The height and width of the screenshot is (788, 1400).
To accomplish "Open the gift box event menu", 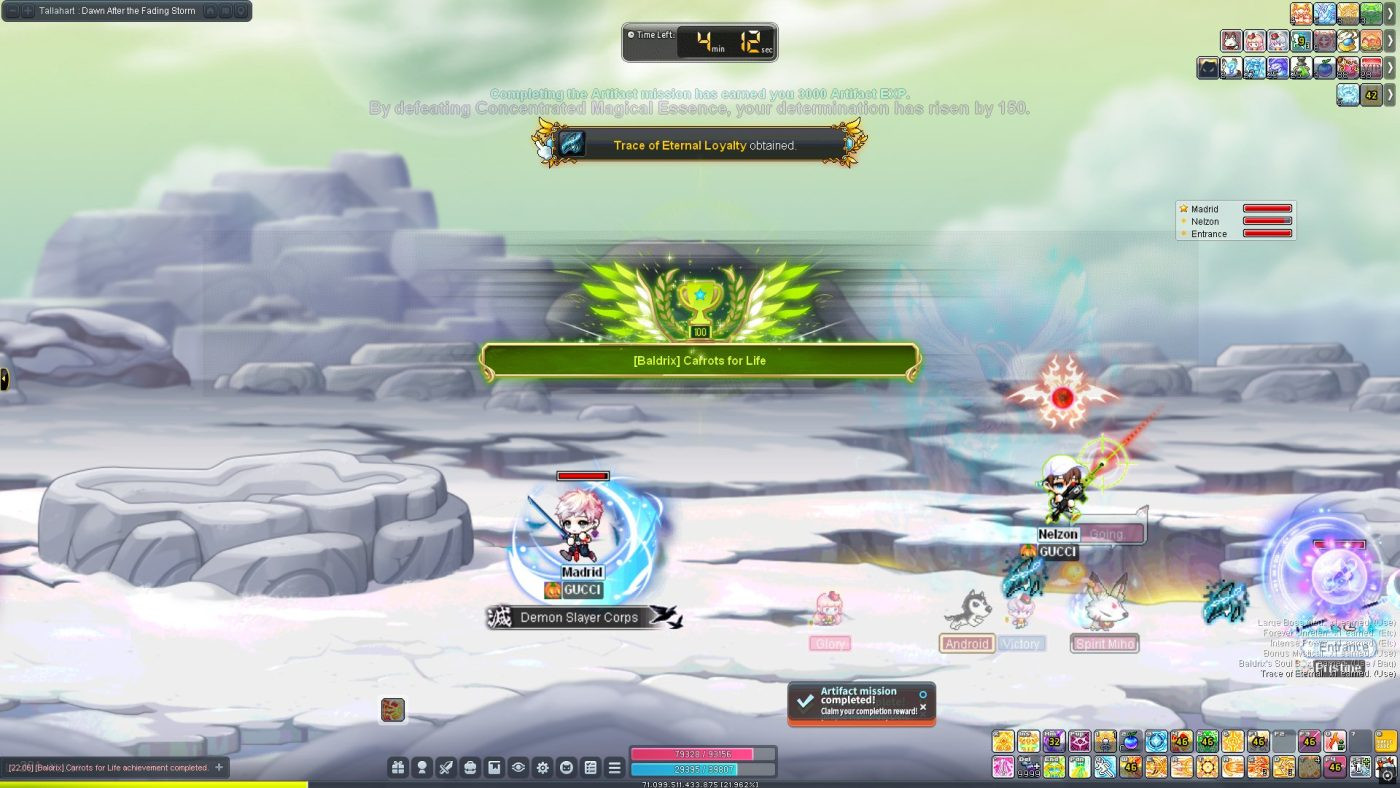I will click(x=398, y=767).
